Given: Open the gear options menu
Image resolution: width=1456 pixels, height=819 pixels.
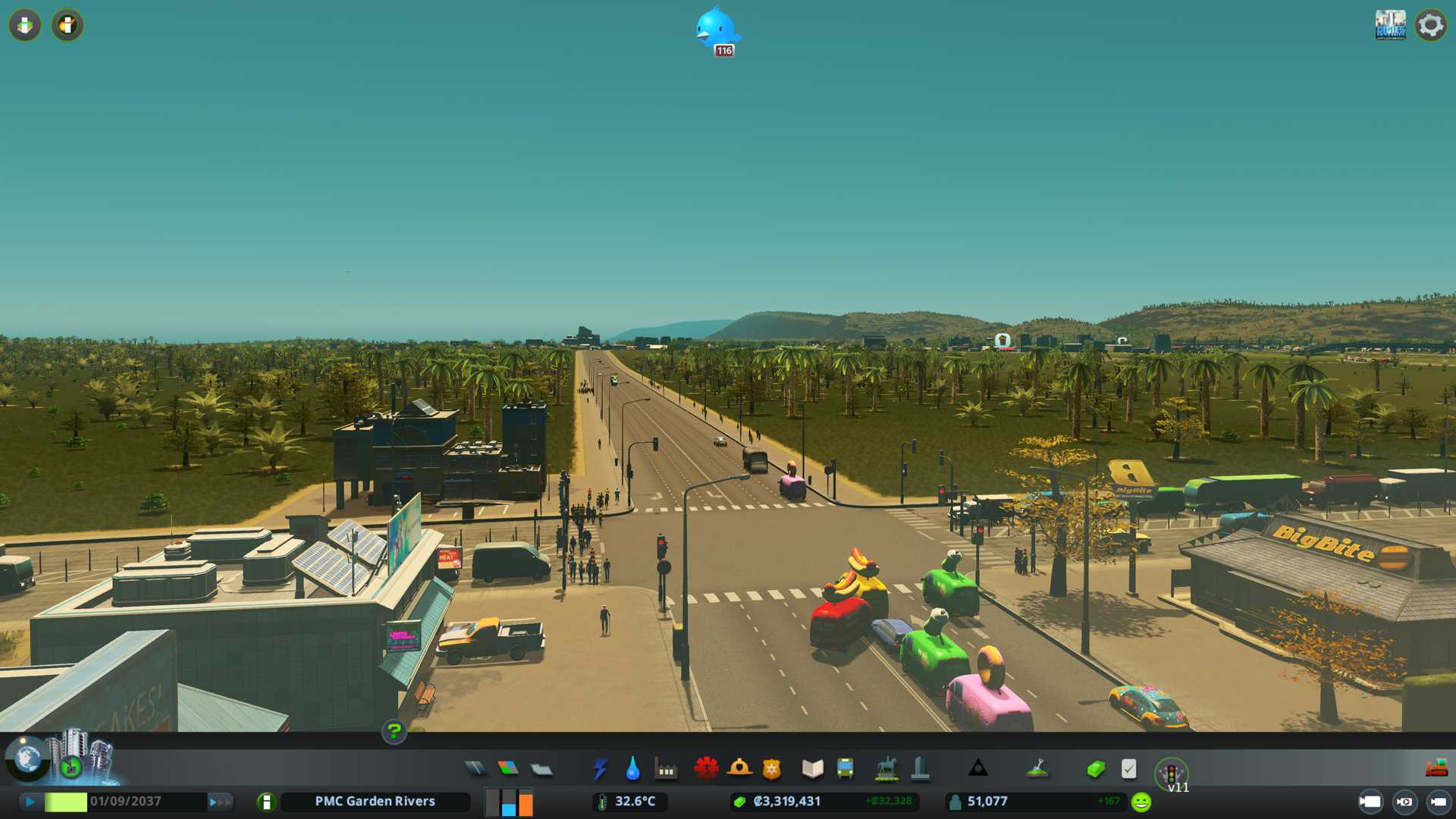Looking at the screenshot, I should tap(1430, 25).
